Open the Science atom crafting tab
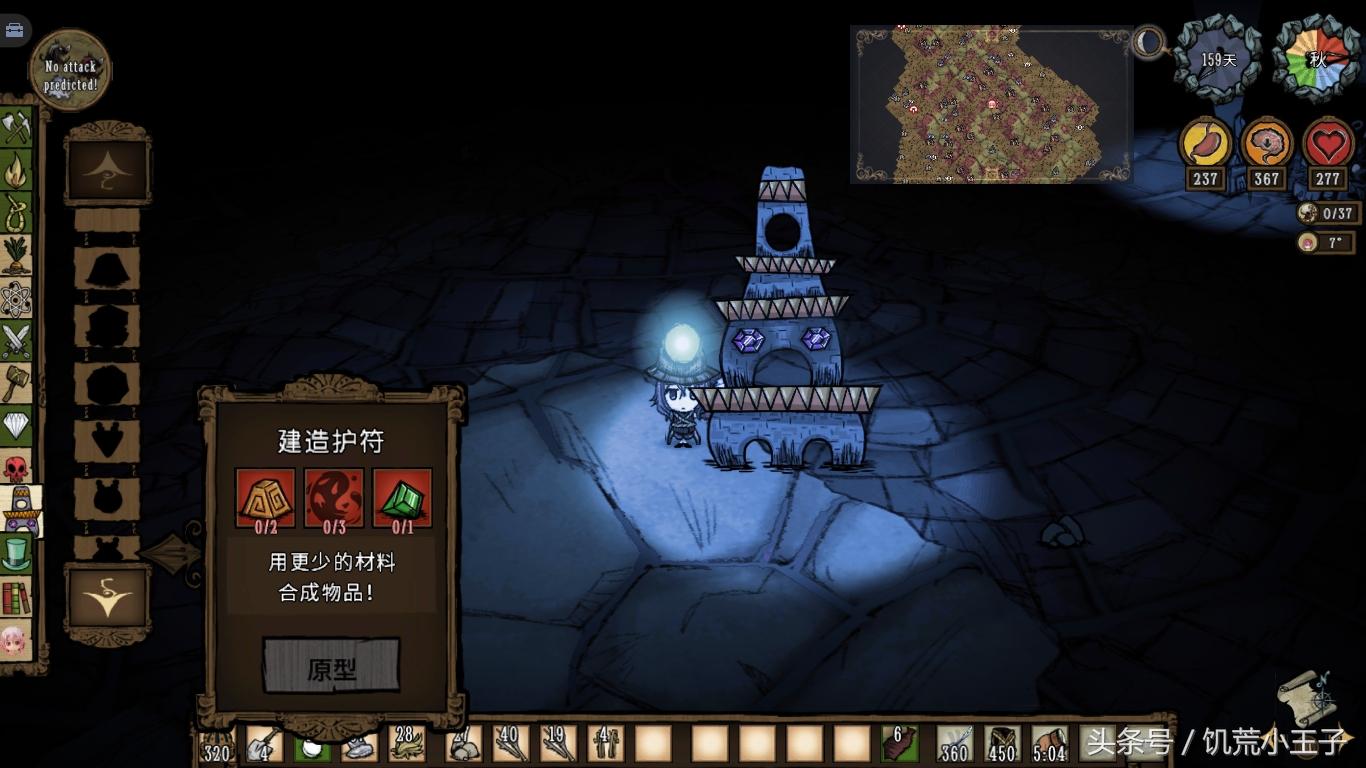The width and height of the screenshot is (1366, 768). [x=16, y=299]
